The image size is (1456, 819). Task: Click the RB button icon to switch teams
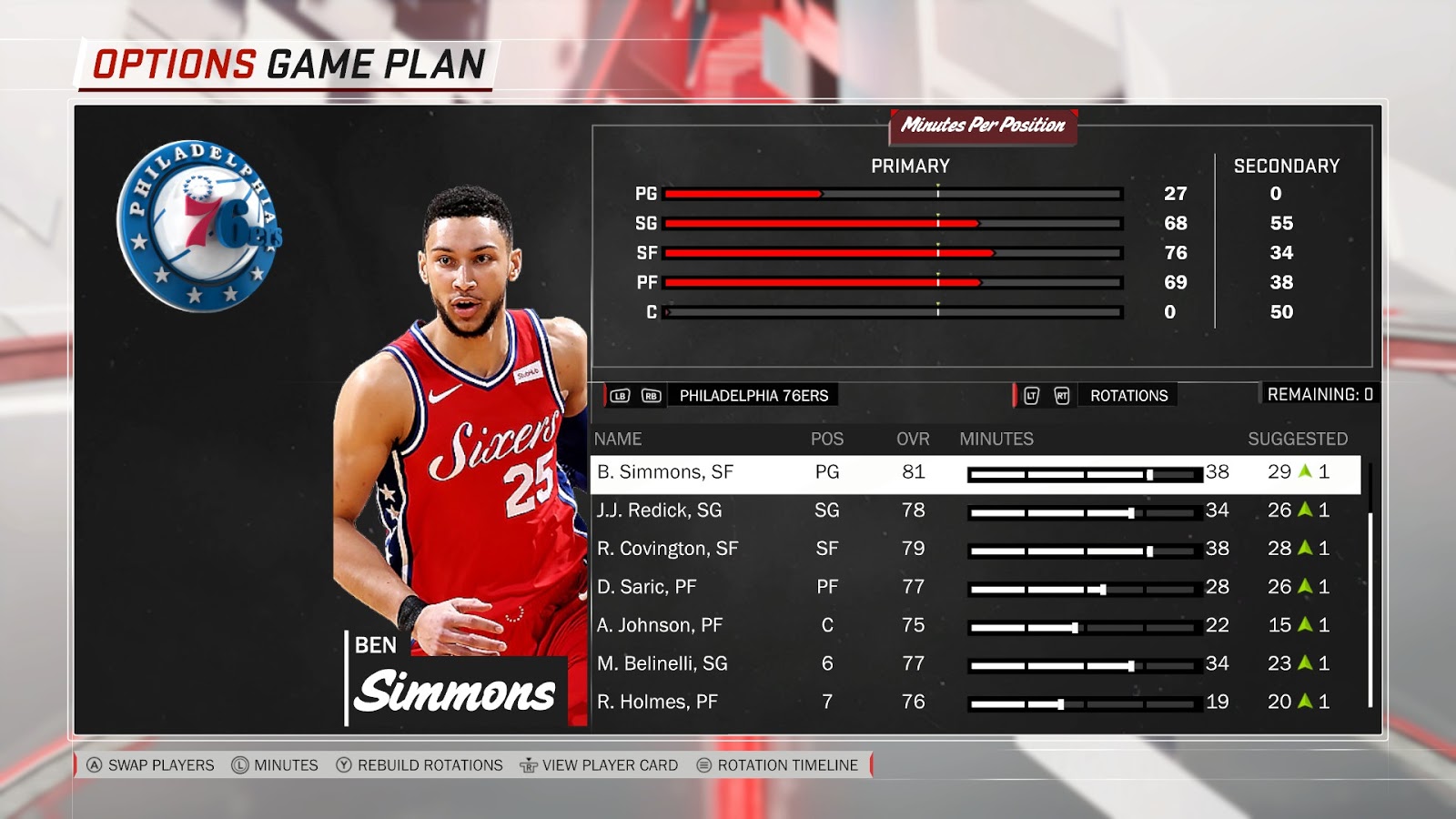(651, 396)
